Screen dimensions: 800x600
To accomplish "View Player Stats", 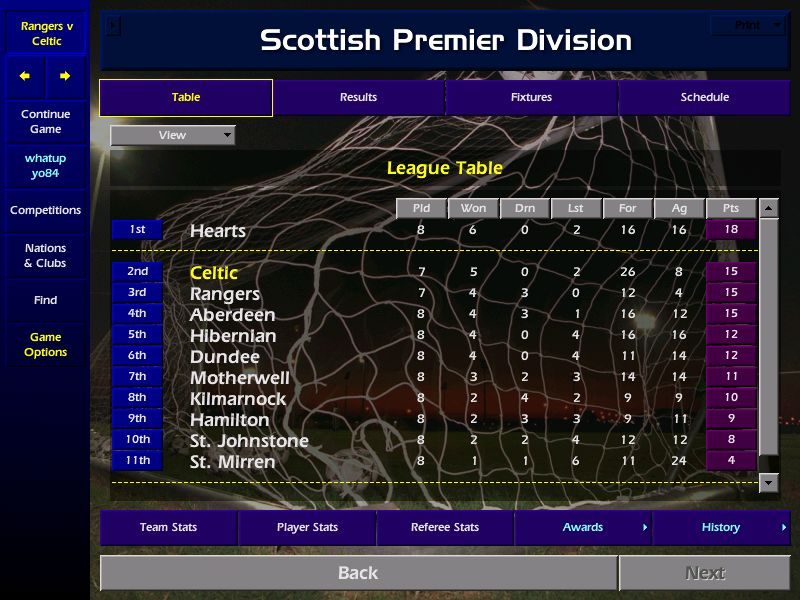I will (307, 527).
